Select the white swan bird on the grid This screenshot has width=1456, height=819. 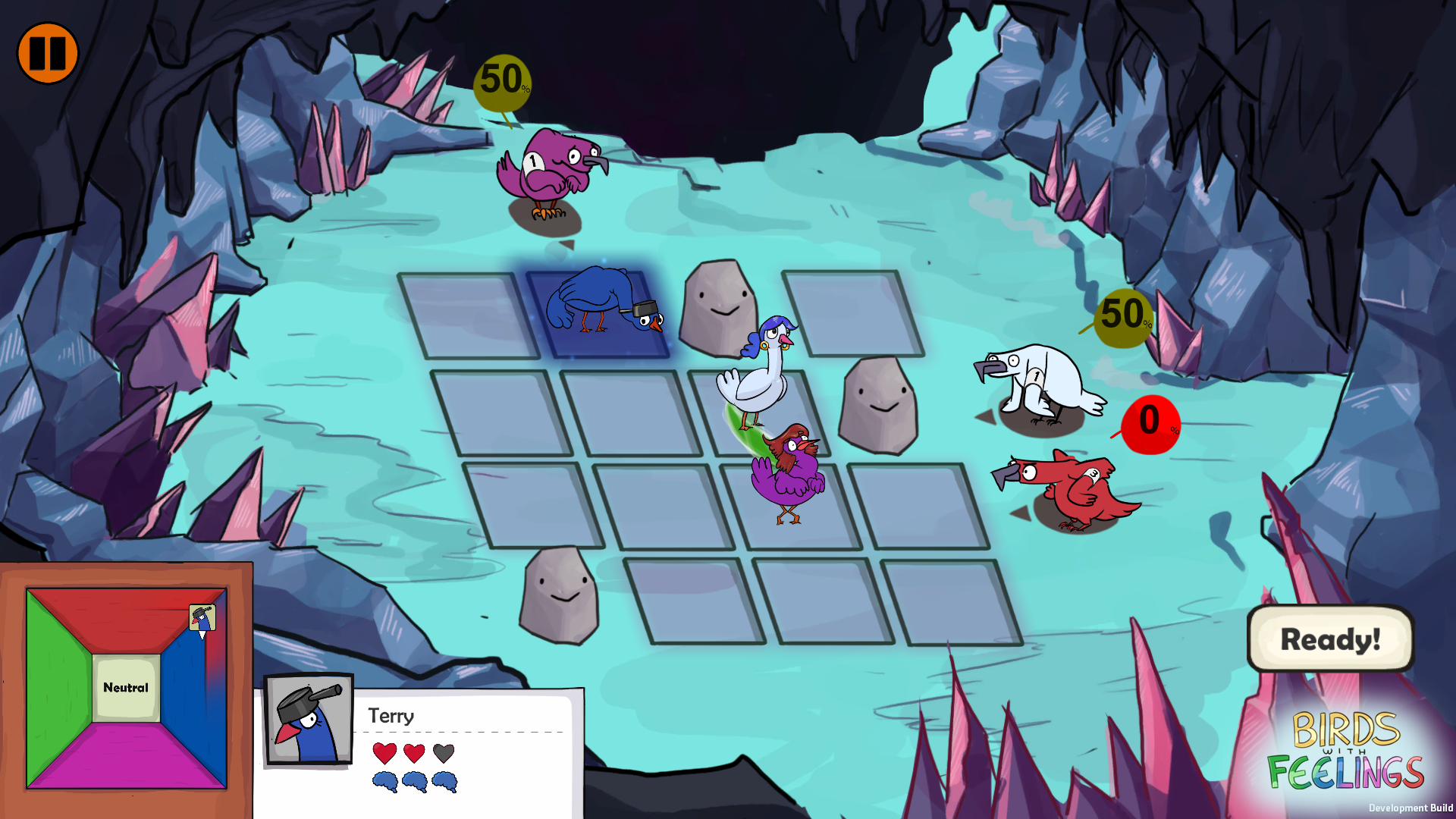pos(758,375)
